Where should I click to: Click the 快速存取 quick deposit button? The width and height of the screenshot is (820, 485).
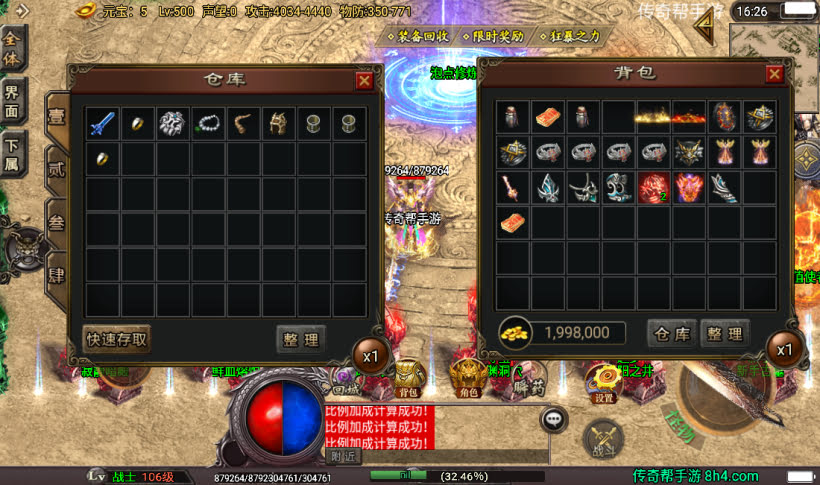(x=117, y=339)
